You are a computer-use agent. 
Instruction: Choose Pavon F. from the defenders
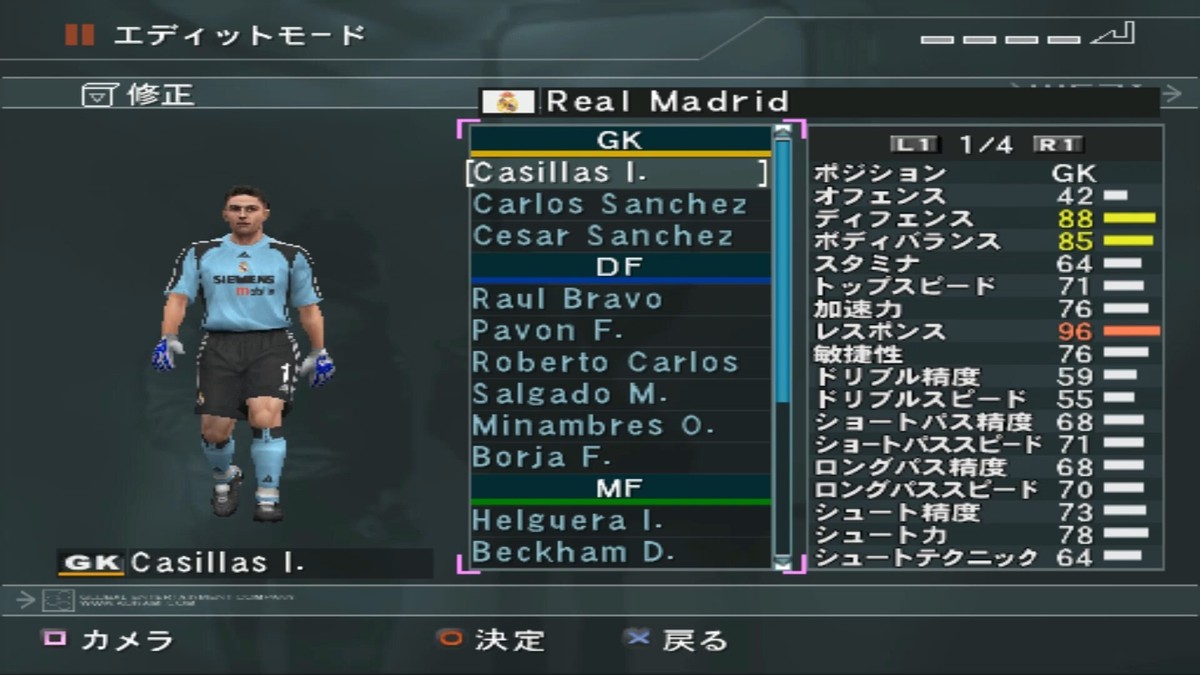(548, 331)
